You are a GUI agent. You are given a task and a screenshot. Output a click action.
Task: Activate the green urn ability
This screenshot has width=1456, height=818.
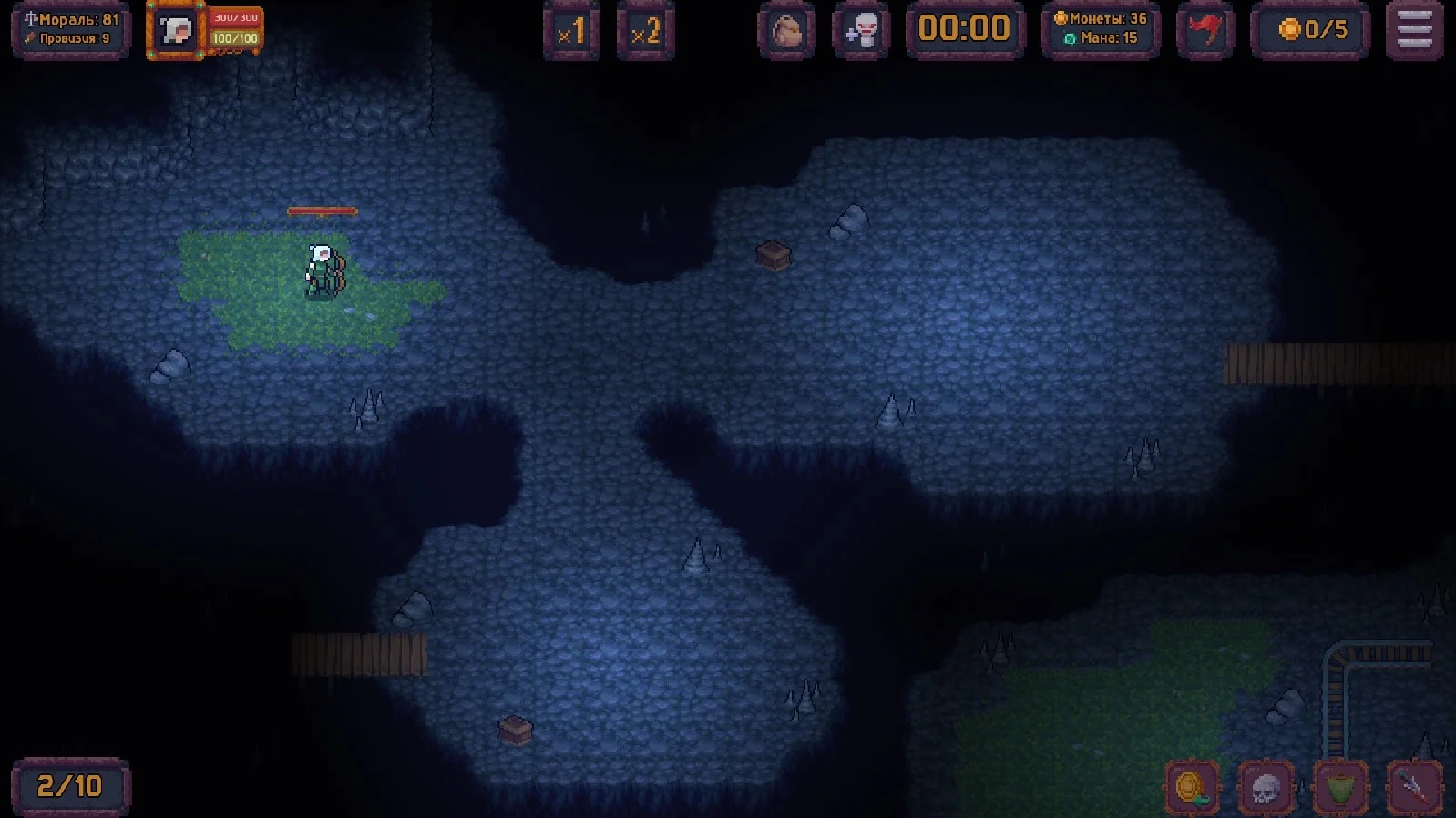pyautogui.click(x=1339, y=788)
